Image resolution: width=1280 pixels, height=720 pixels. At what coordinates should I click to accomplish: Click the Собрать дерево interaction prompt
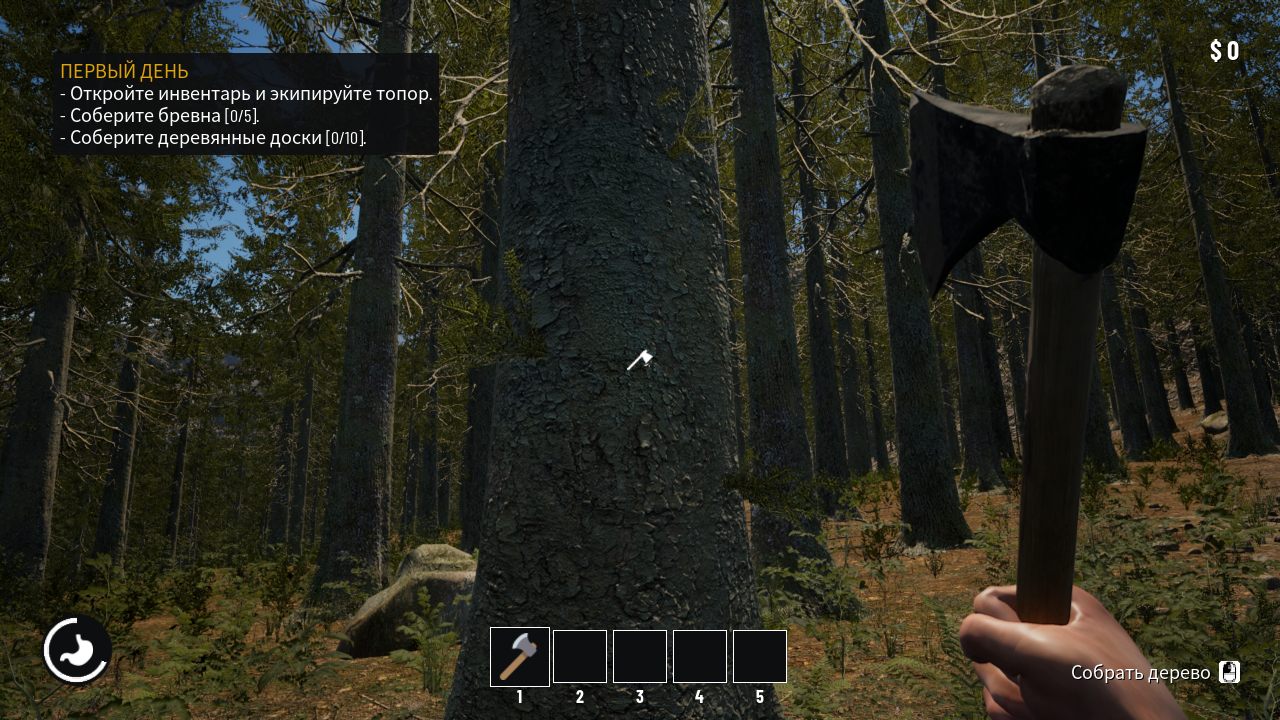(1140, 673)
